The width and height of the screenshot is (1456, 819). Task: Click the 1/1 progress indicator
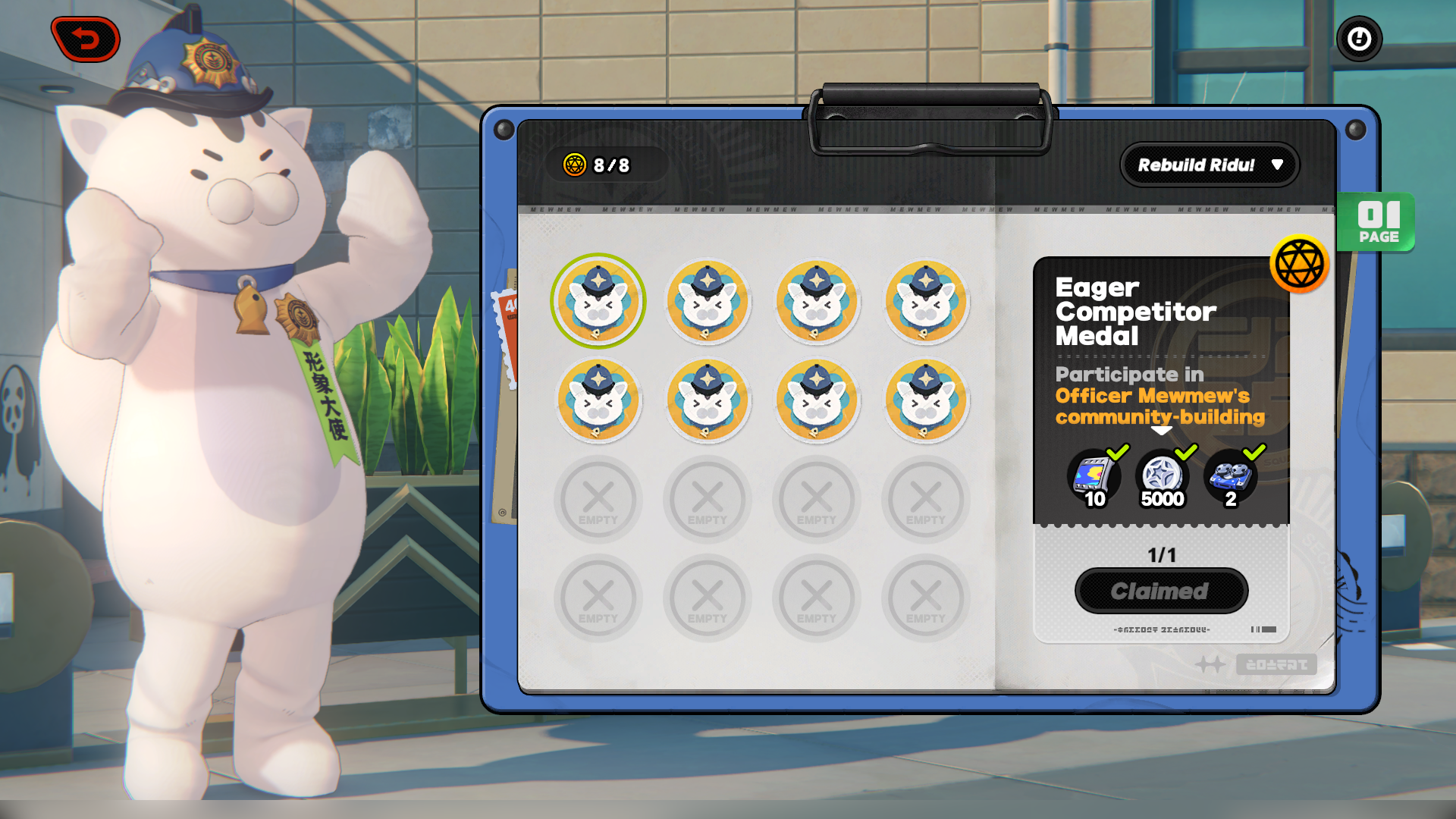coord(1161,554)
